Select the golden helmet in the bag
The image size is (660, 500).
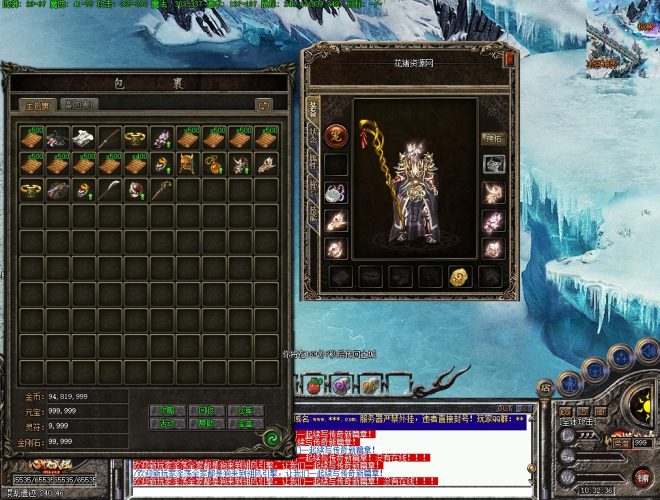(x=188, y=162)
